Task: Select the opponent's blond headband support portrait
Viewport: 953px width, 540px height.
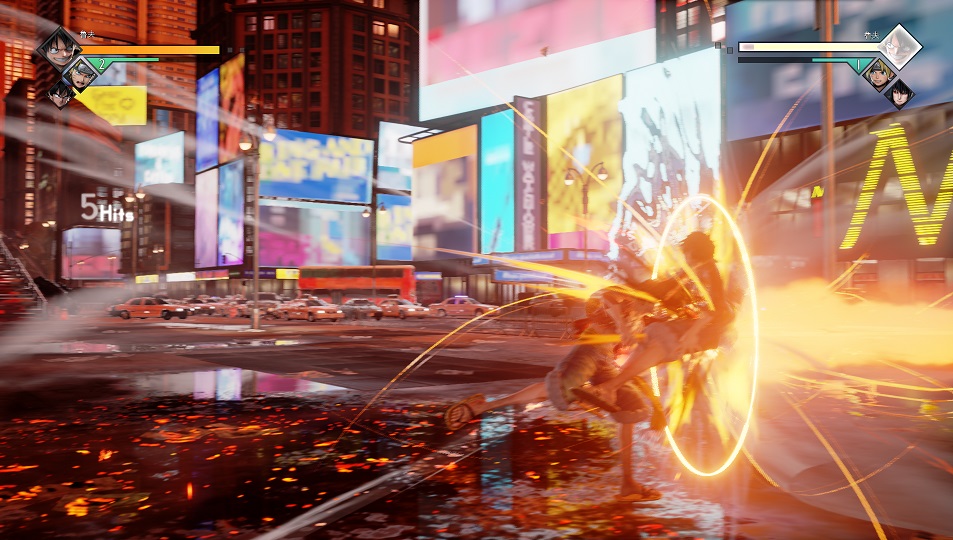Action: (879, 72)
